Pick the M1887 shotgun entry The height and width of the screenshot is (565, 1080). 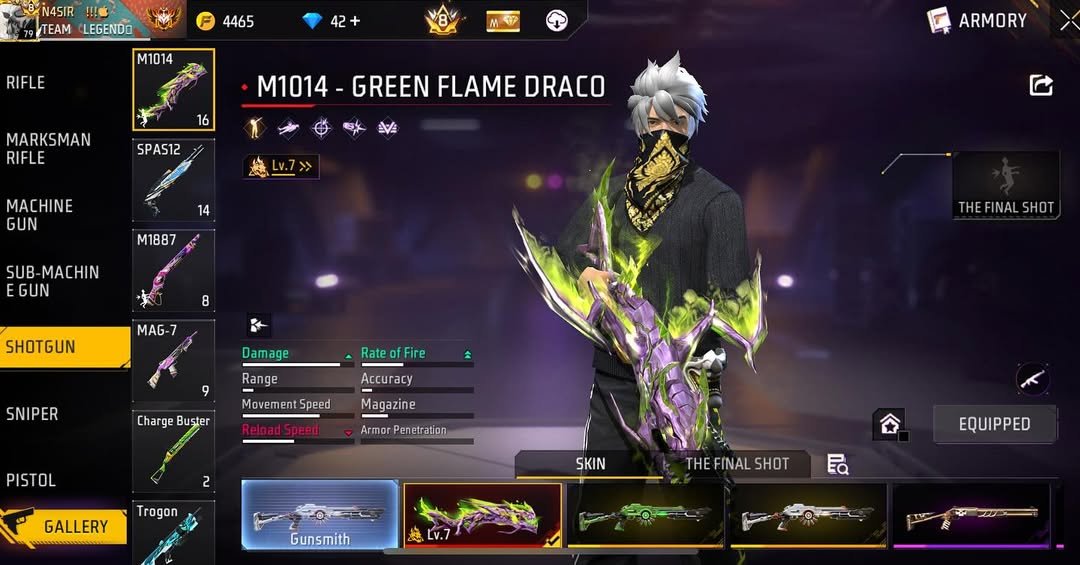click(173, 271)
